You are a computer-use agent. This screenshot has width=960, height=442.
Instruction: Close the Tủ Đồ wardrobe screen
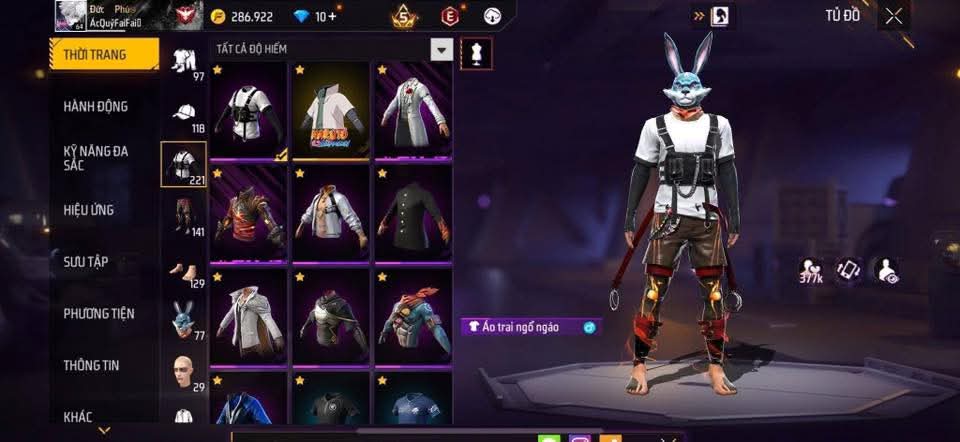893,15
